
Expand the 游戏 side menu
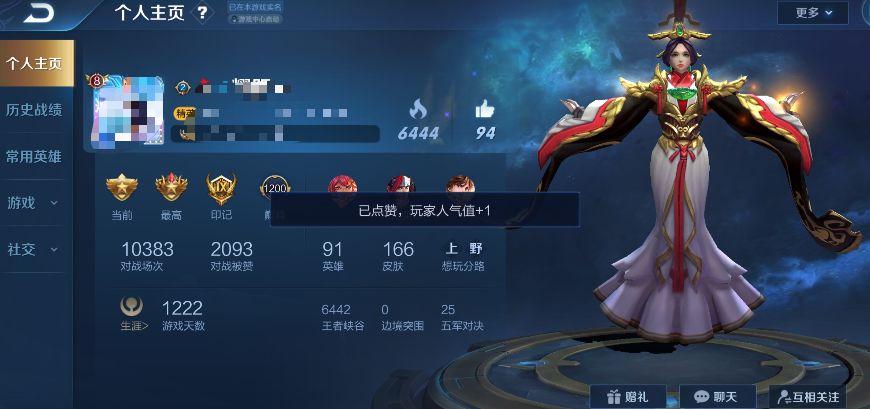tap(34, 203)
